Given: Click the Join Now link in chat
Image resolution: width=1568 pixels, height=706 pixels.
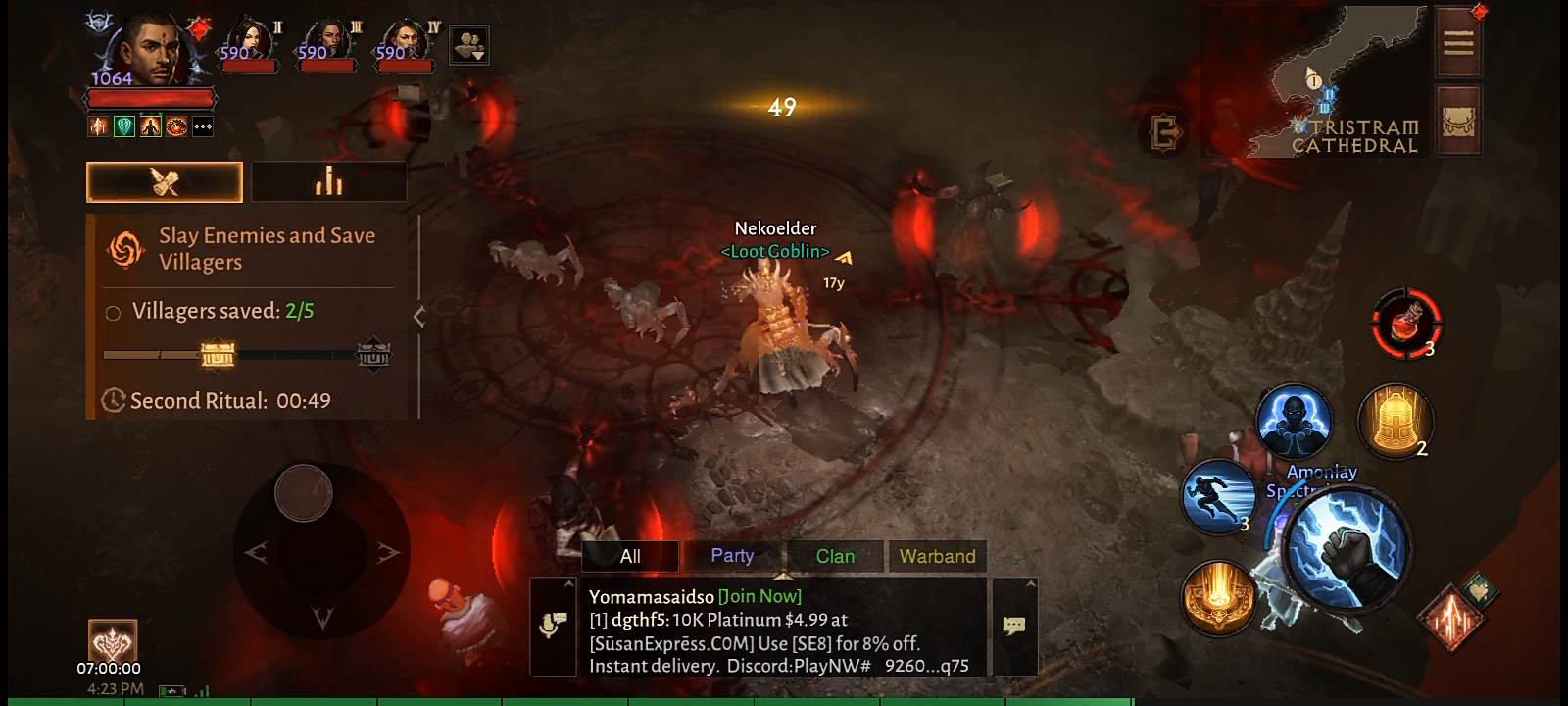Looking at the screenshot, I should 759,596.
